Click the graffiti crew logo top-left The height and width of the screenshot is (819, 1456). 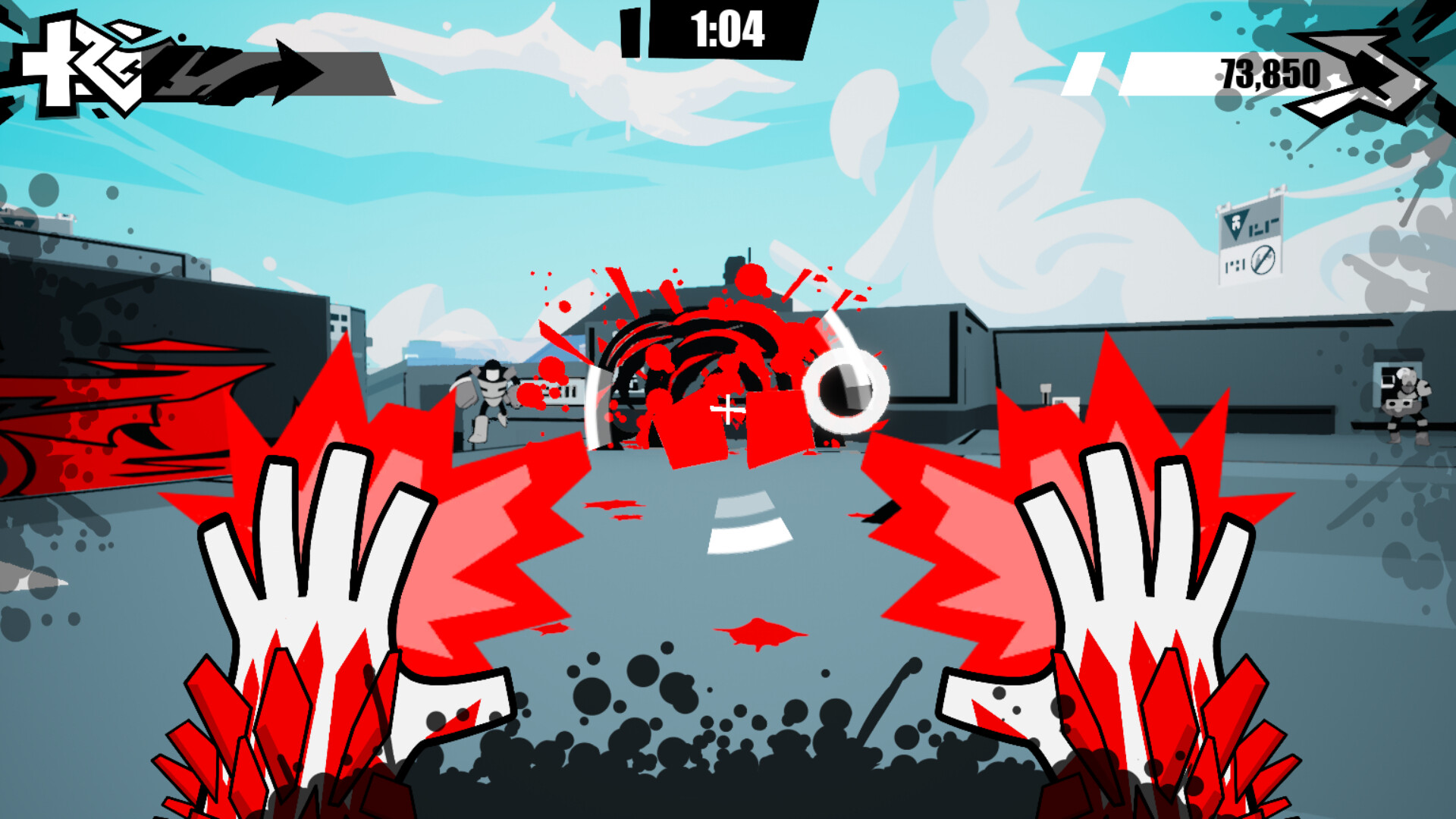click(x=83, y=64)
